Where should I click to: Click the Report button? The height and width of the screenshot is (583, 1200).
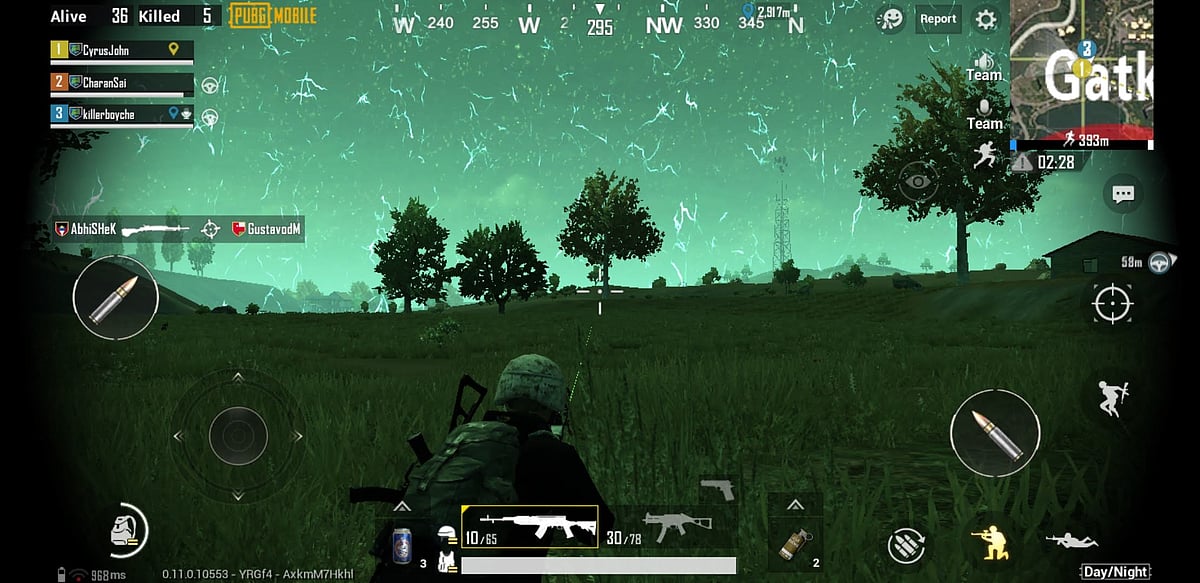938,19
